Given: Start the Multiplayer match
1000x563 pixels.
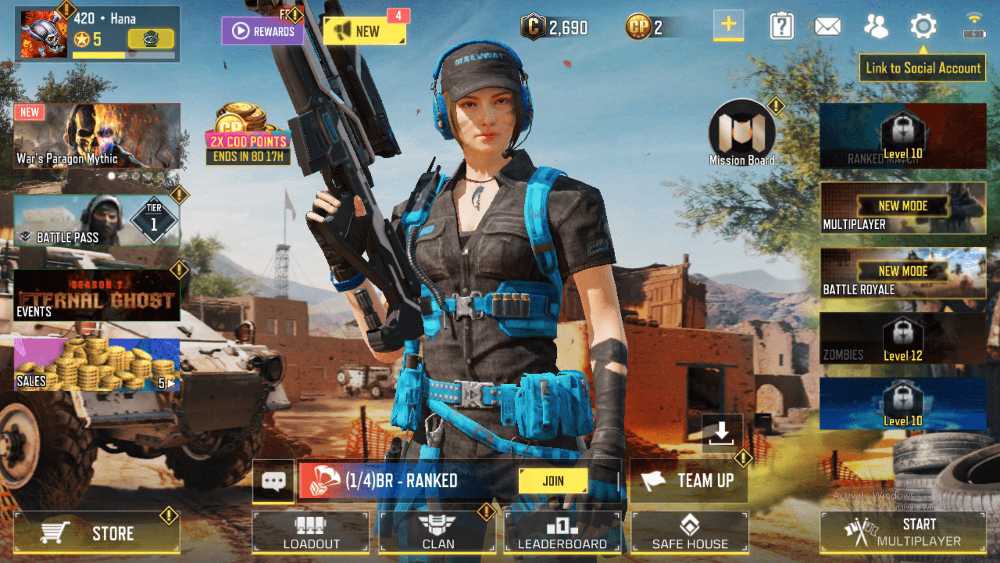Looking at the screenshot, I should click(903, 532).
